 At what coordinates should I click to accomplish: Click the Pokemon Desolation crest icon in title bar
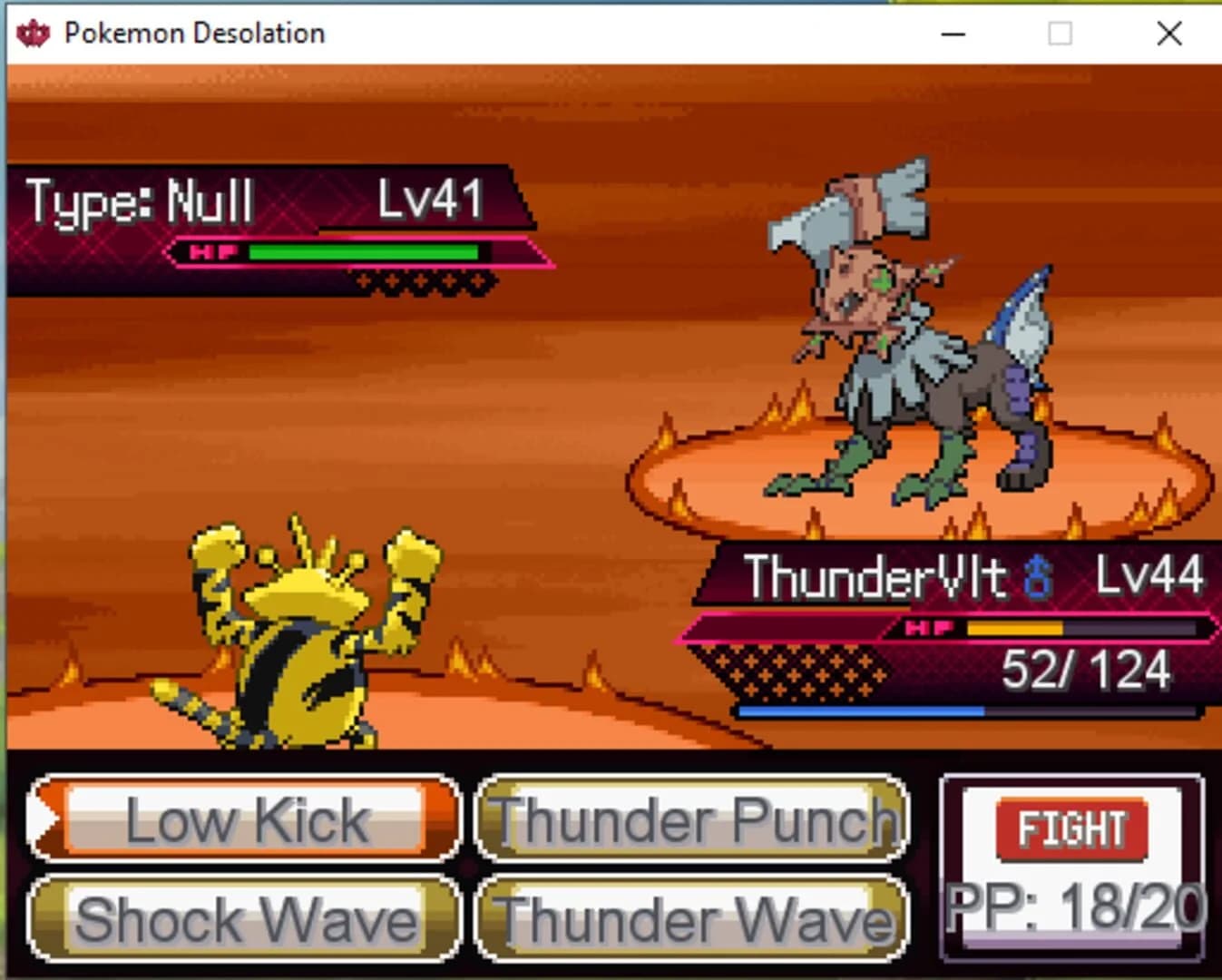coord(34,33)
